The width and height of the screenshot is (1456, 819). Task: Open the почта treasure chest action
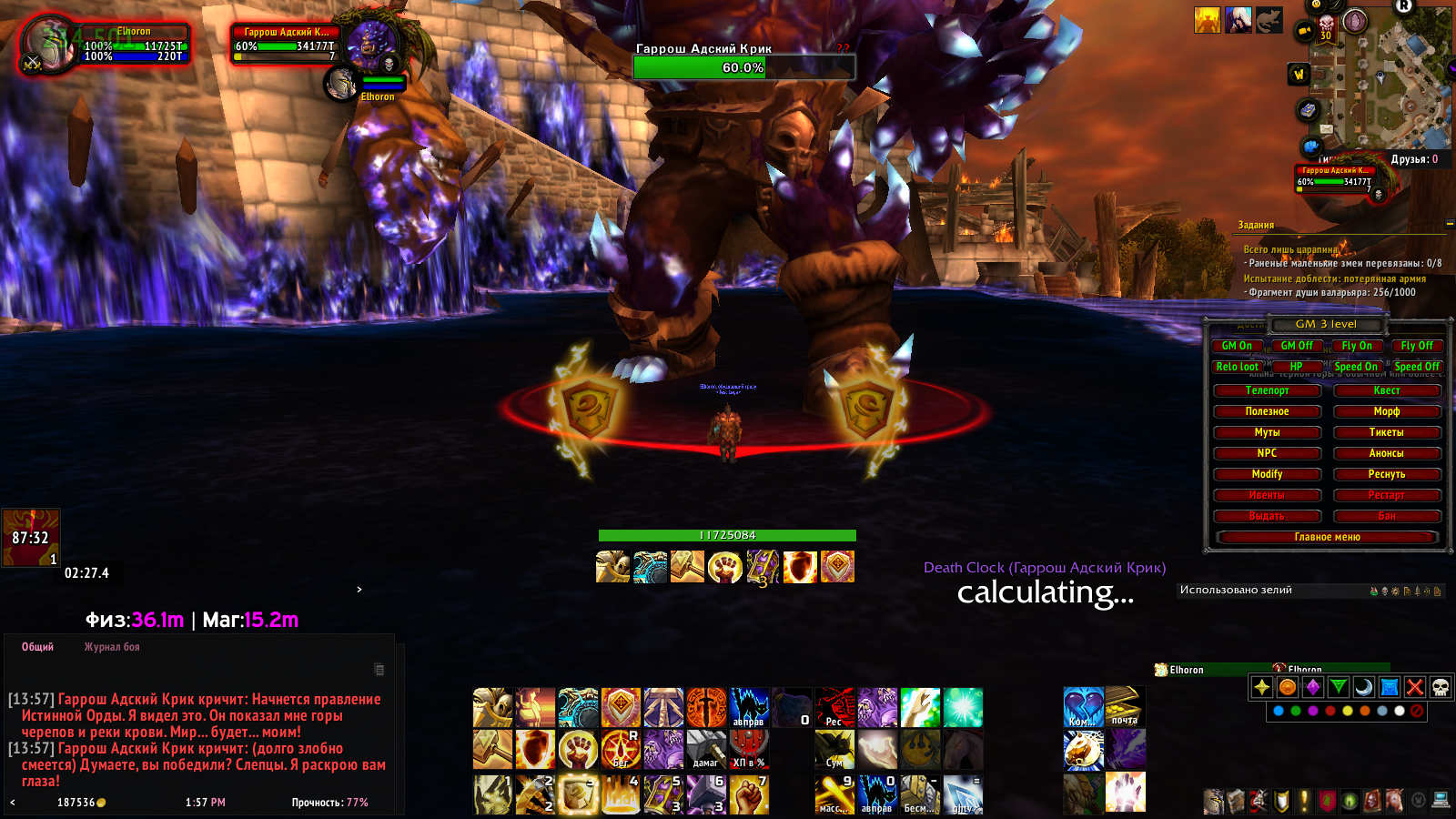click(1125, 707)
